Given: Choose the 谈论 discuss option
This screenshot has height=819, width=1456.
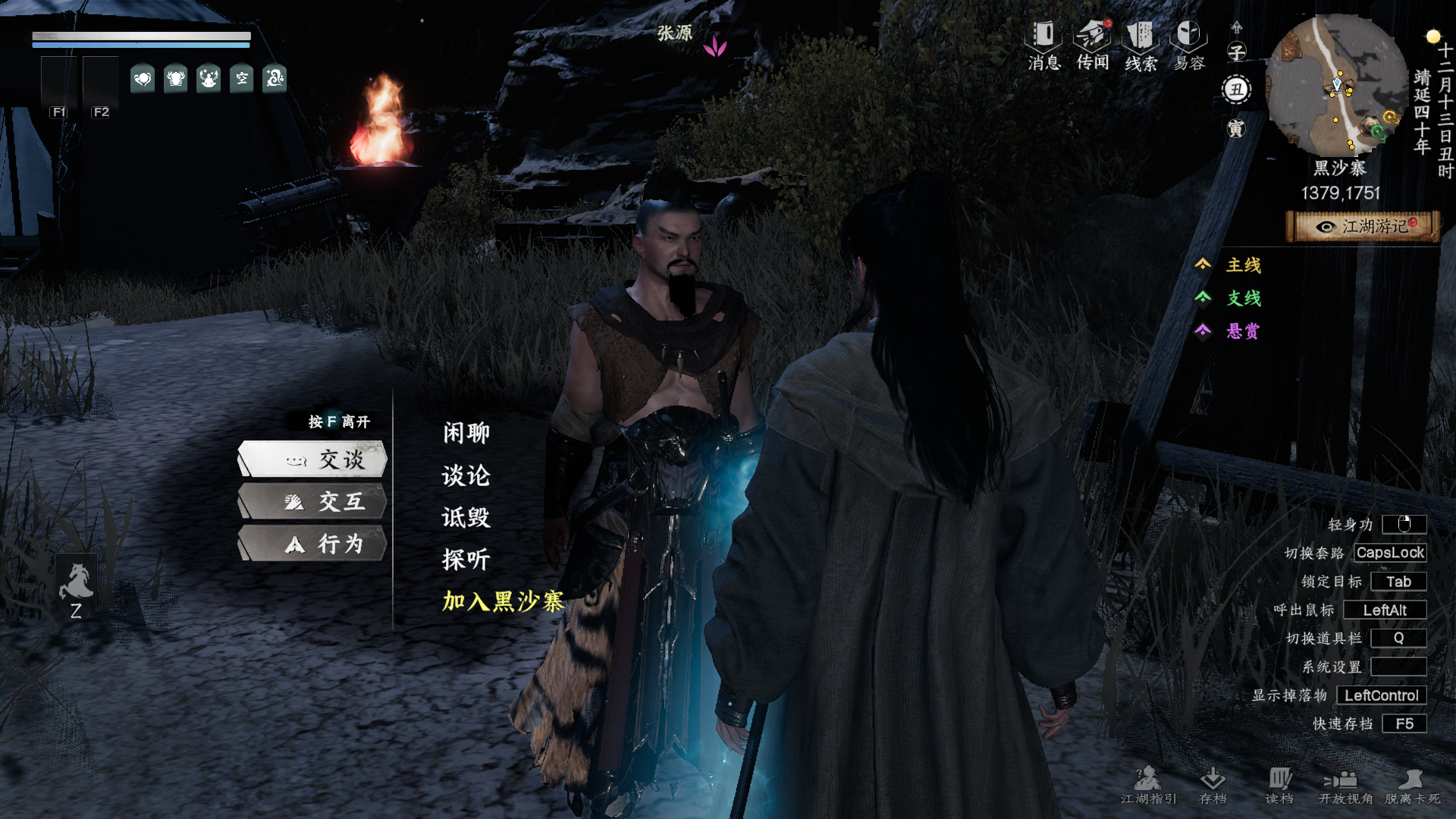Looking at the screenshot, I should pos(466,475).
